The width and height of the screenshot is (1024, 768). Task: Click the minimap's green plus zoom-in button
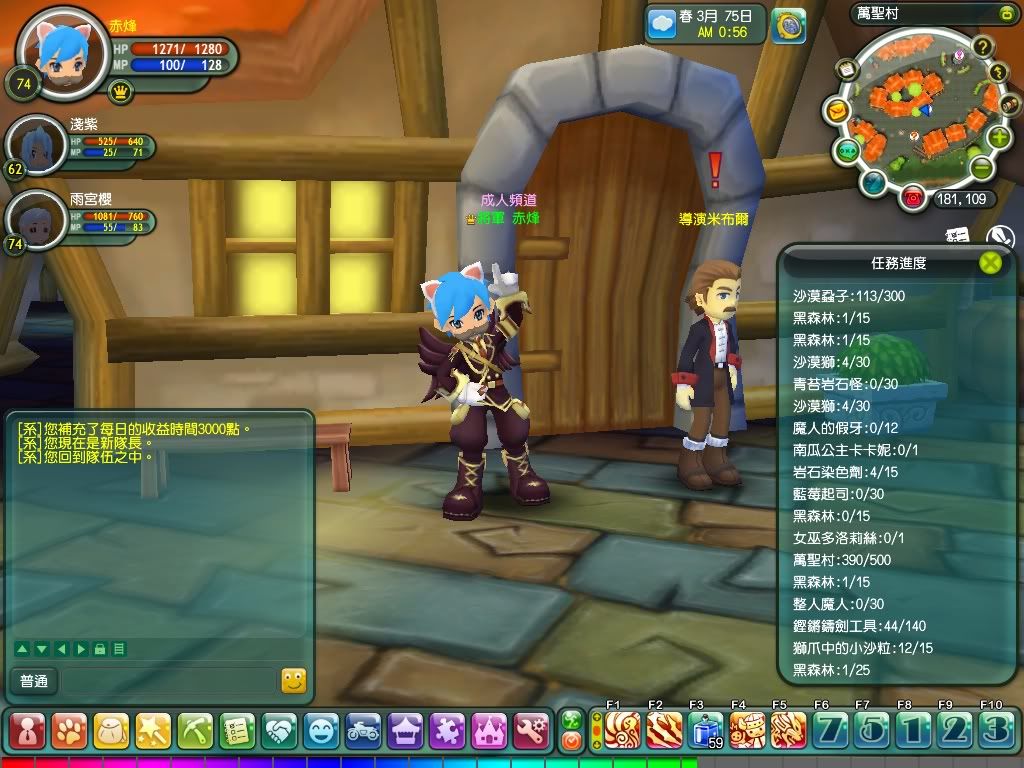click(999, 138)
